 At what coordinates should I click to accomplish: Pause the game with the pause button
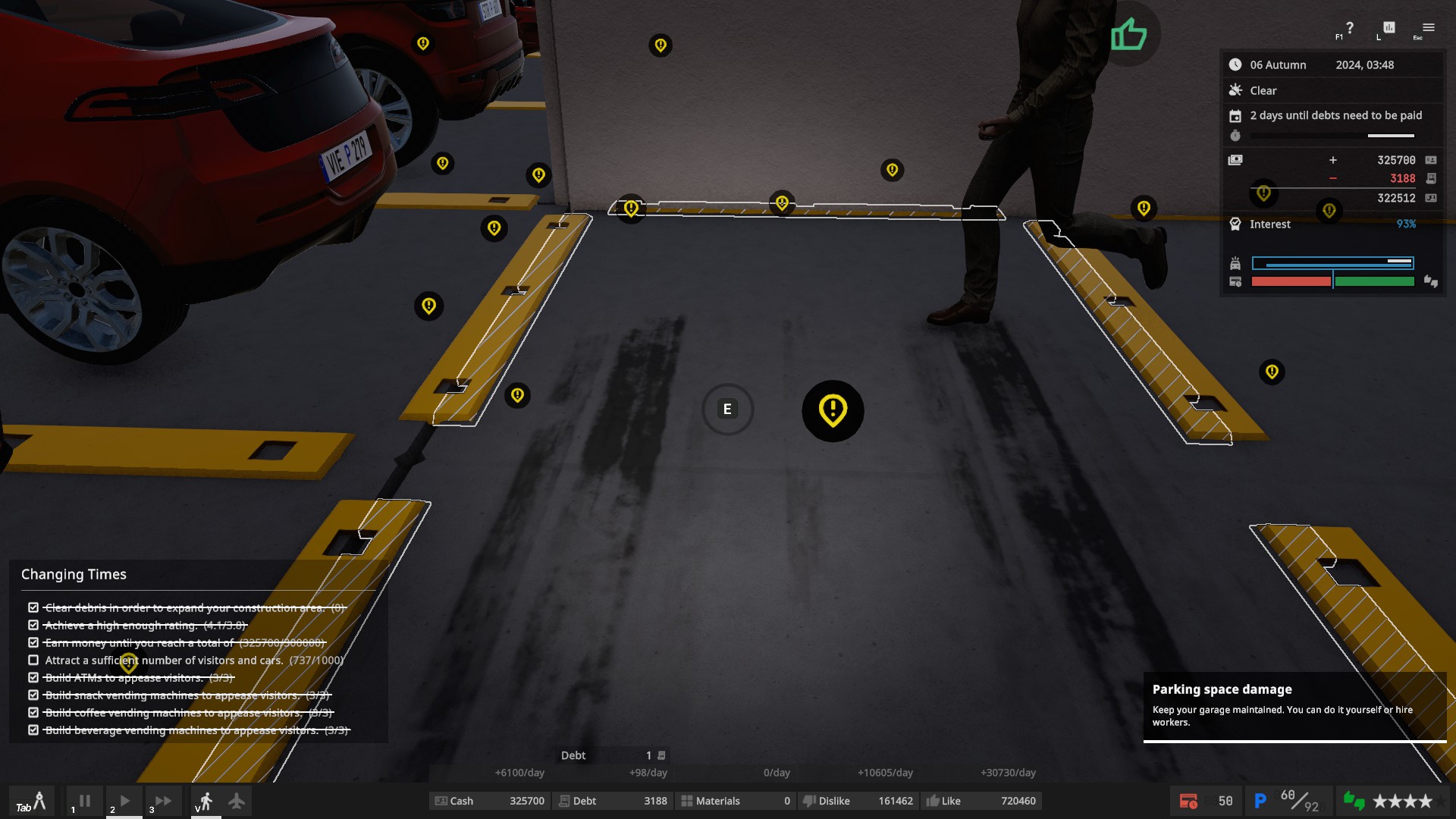point(83,800)
